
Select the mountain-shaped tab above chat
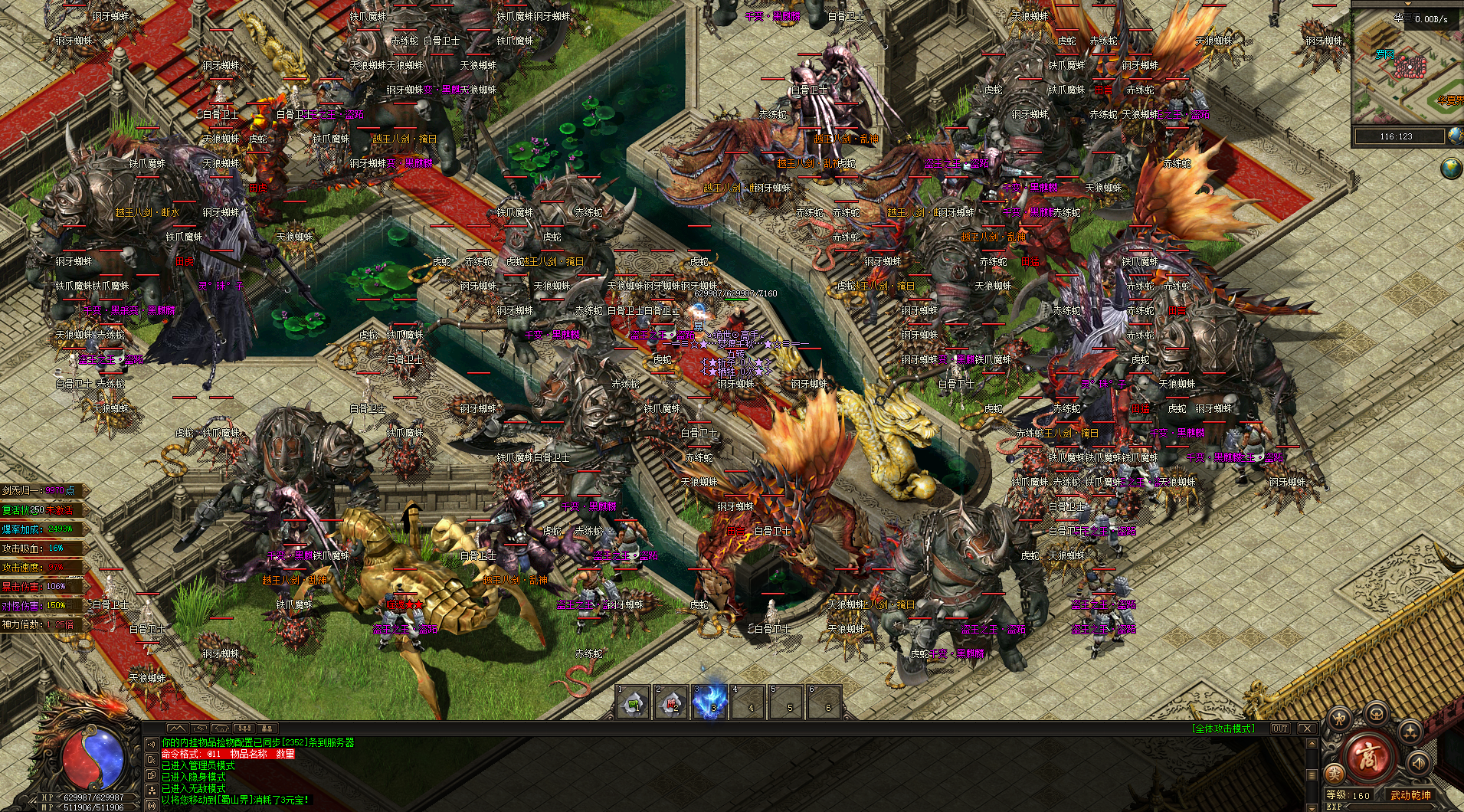coord(176,728)
